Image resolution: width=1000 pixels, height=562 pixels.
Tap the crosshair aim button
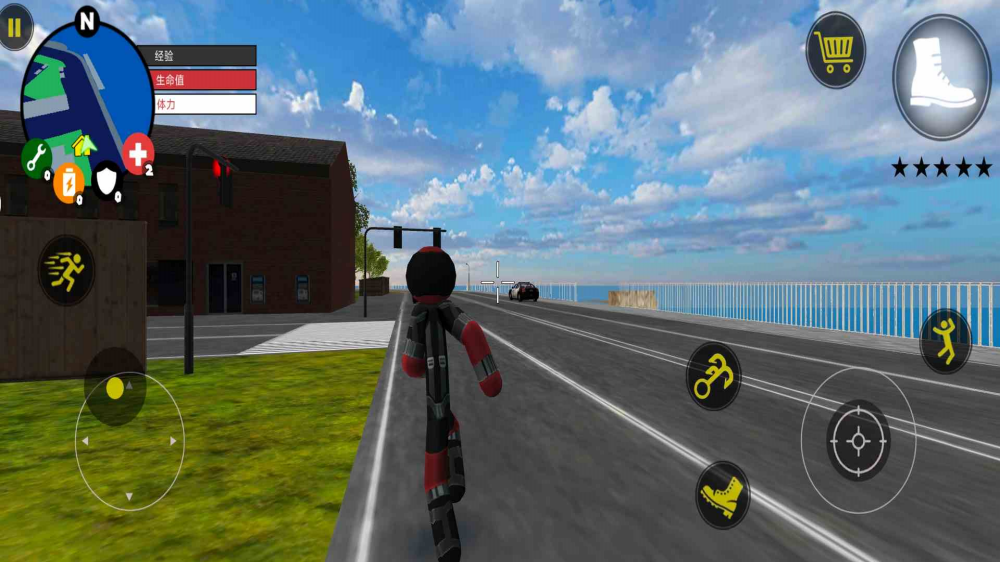pos(858,440)
